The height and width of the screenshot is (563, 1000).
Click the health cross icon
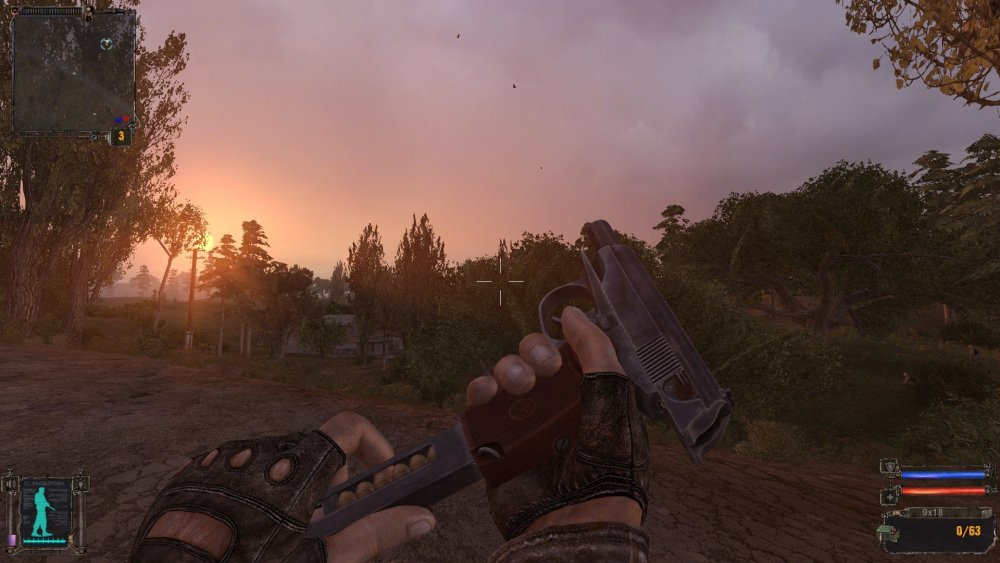point(889,495)
